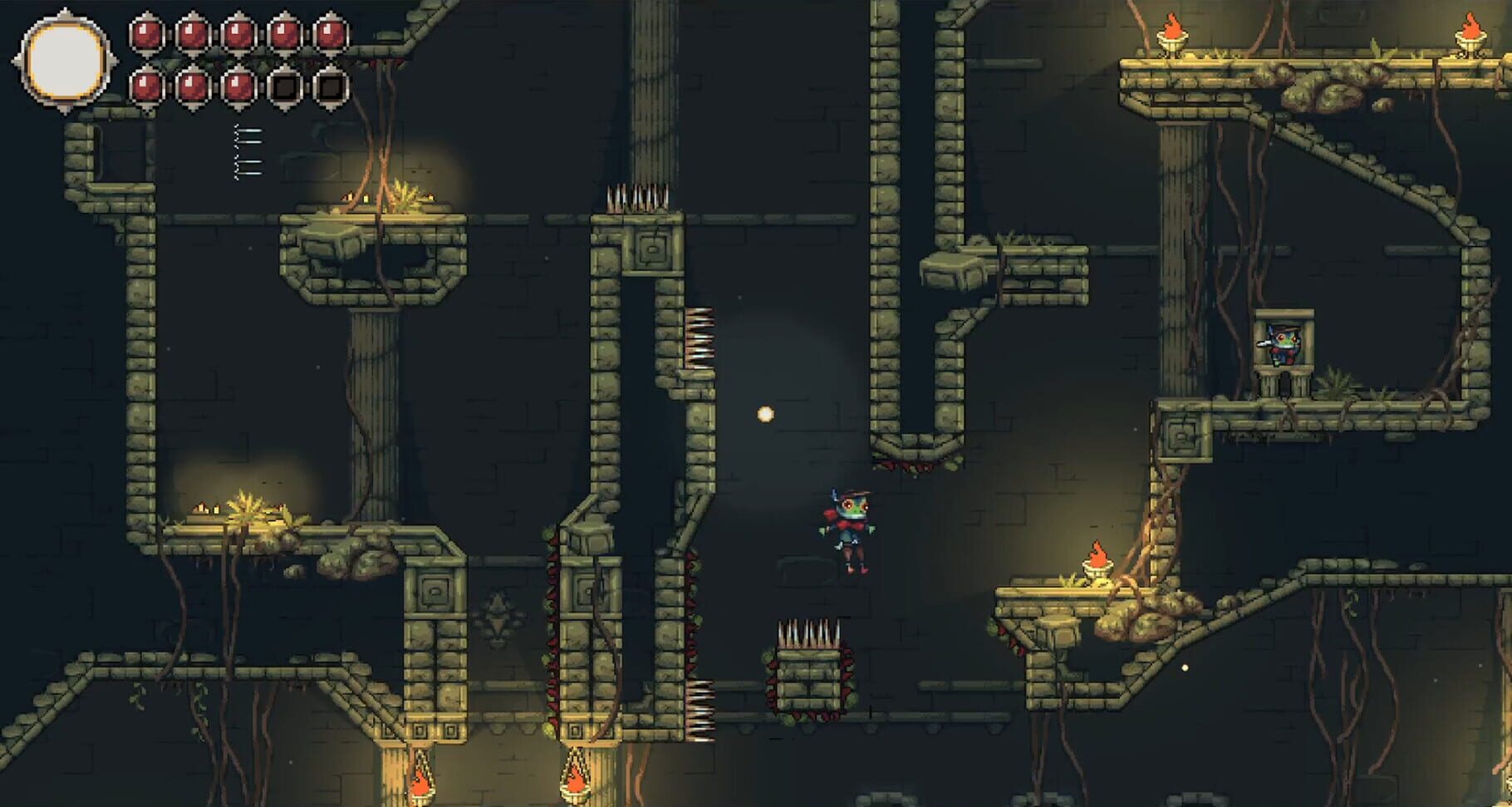Viewport: 1512px width, 807px height.
Task: Click the small white arrow indicators below the gems
Action: (243, 150)
